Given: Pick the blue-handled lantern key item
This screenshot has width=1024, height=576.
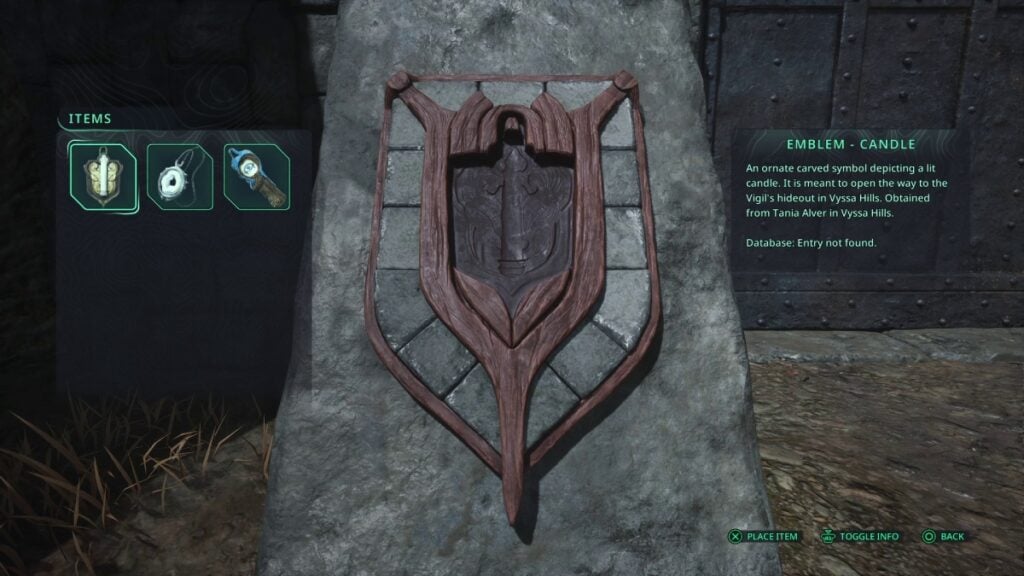Looking at the screenshot, I should coord(257,177).
